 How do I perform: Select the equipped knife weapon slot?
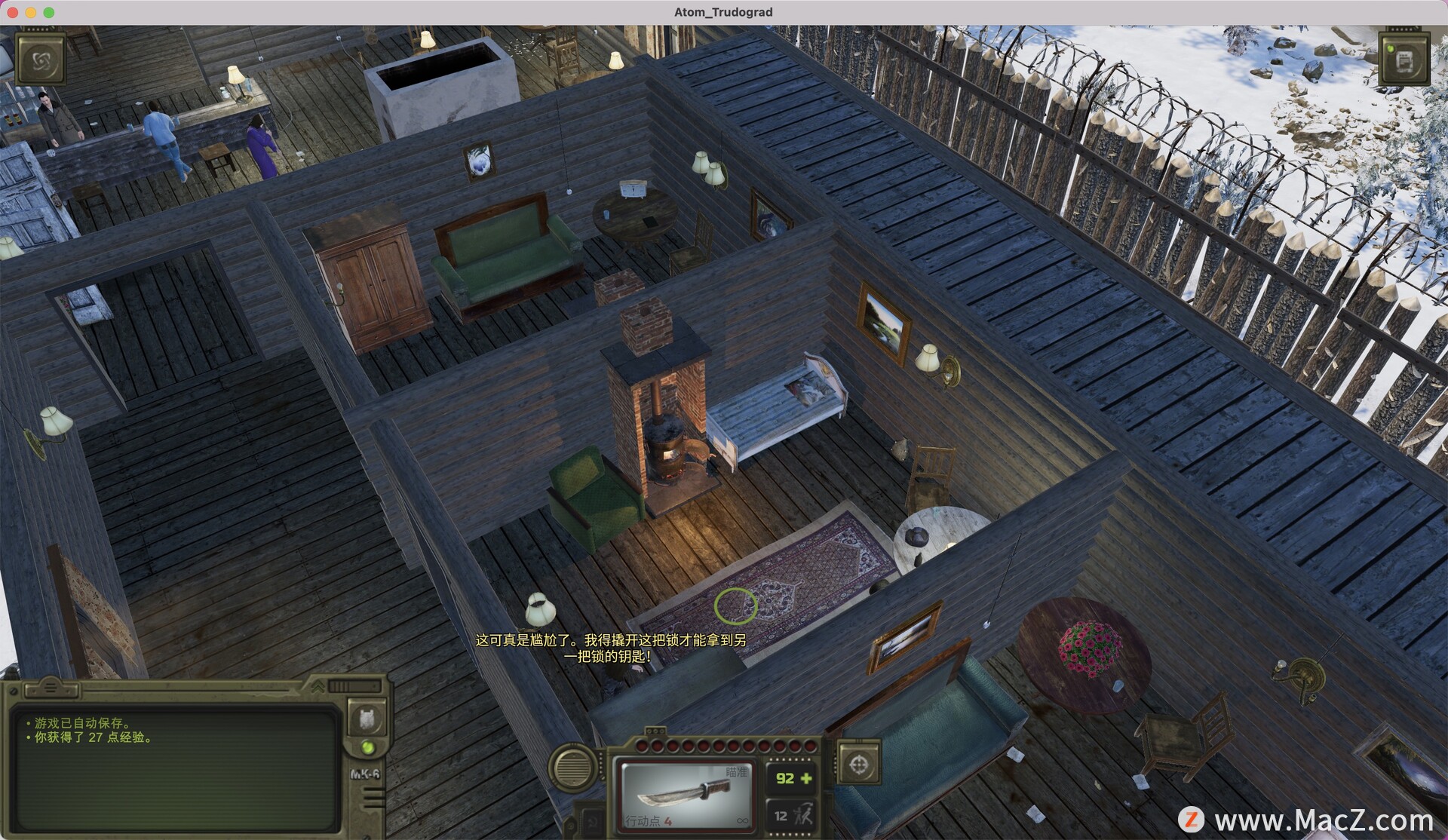tap(685, 795)
